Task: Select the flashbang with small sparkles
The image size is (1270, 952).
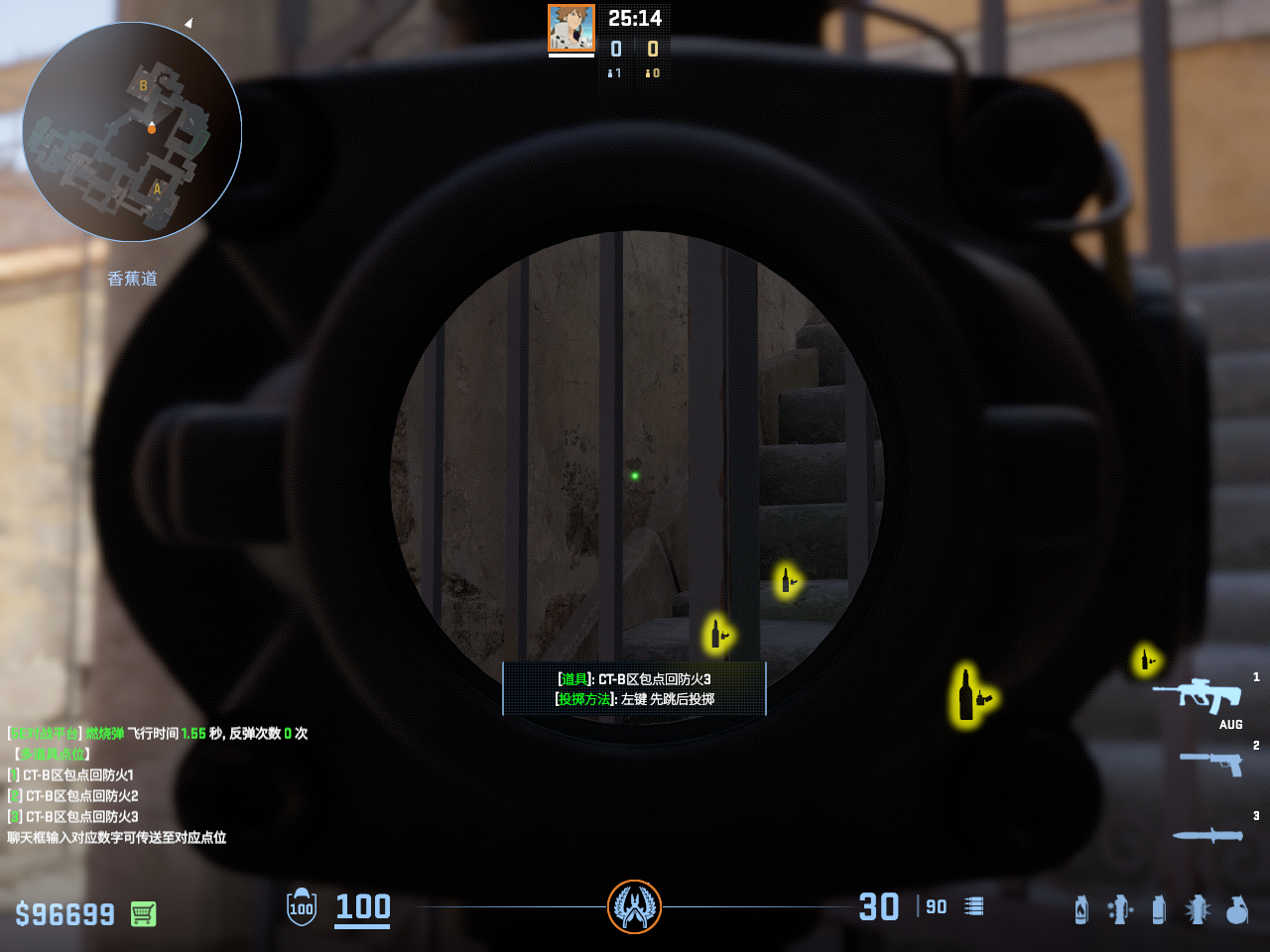Action: (x=1120, y=908)
